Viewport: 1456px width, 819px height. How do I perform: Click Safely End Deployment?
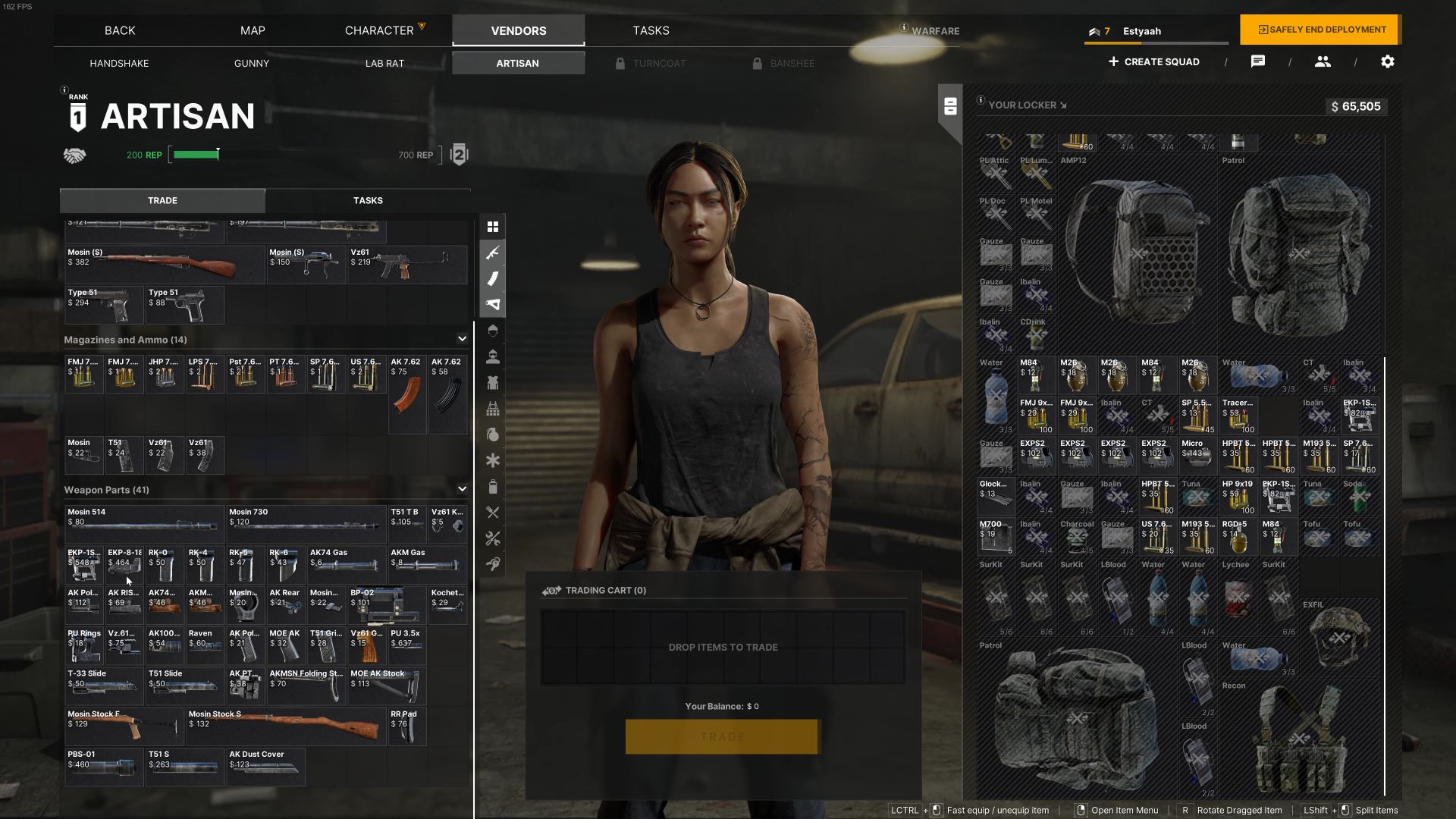(x=1320, y=30)
